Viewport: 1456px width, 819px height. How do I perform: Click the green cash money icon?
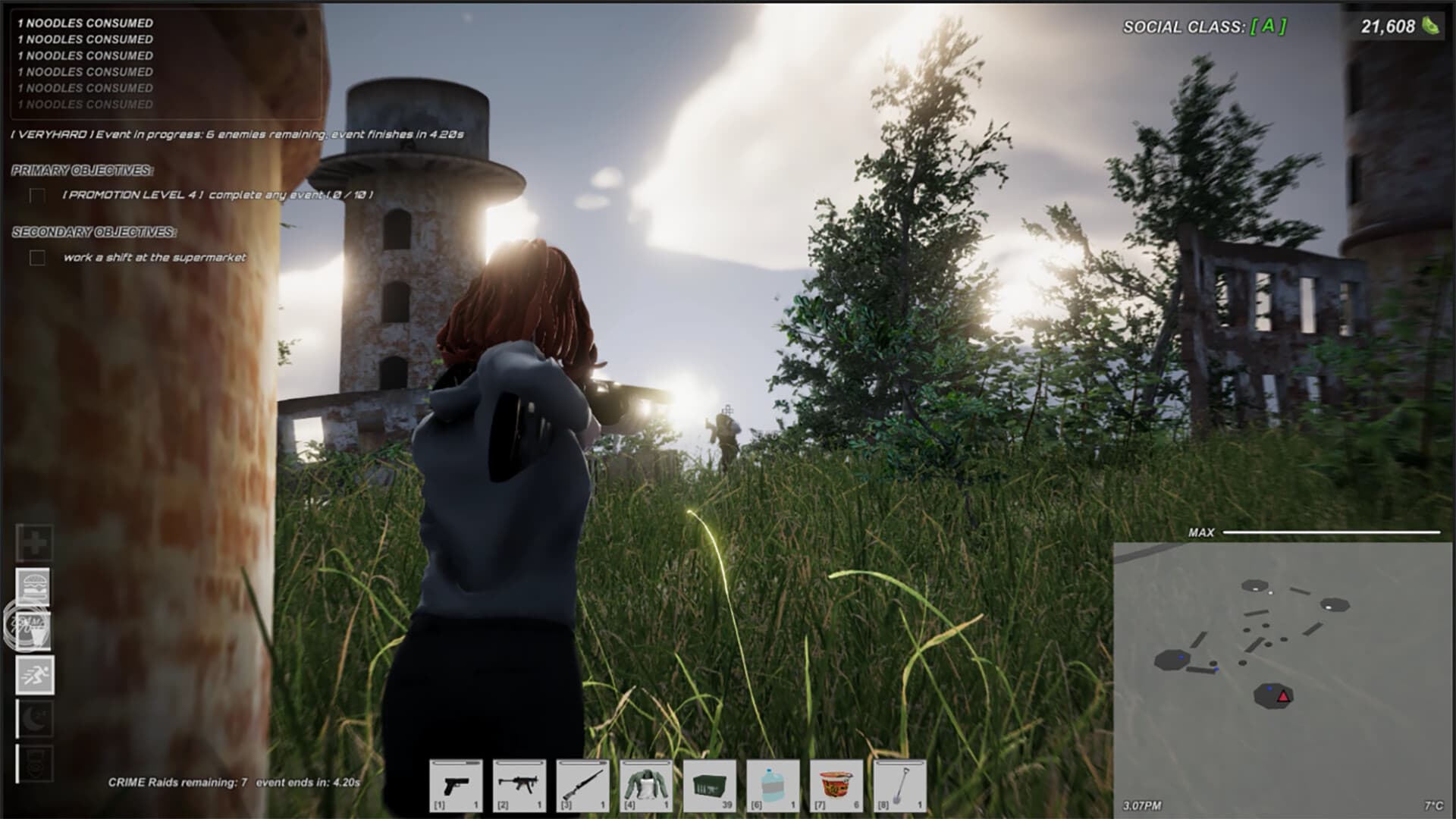(x=1430, y=26)
